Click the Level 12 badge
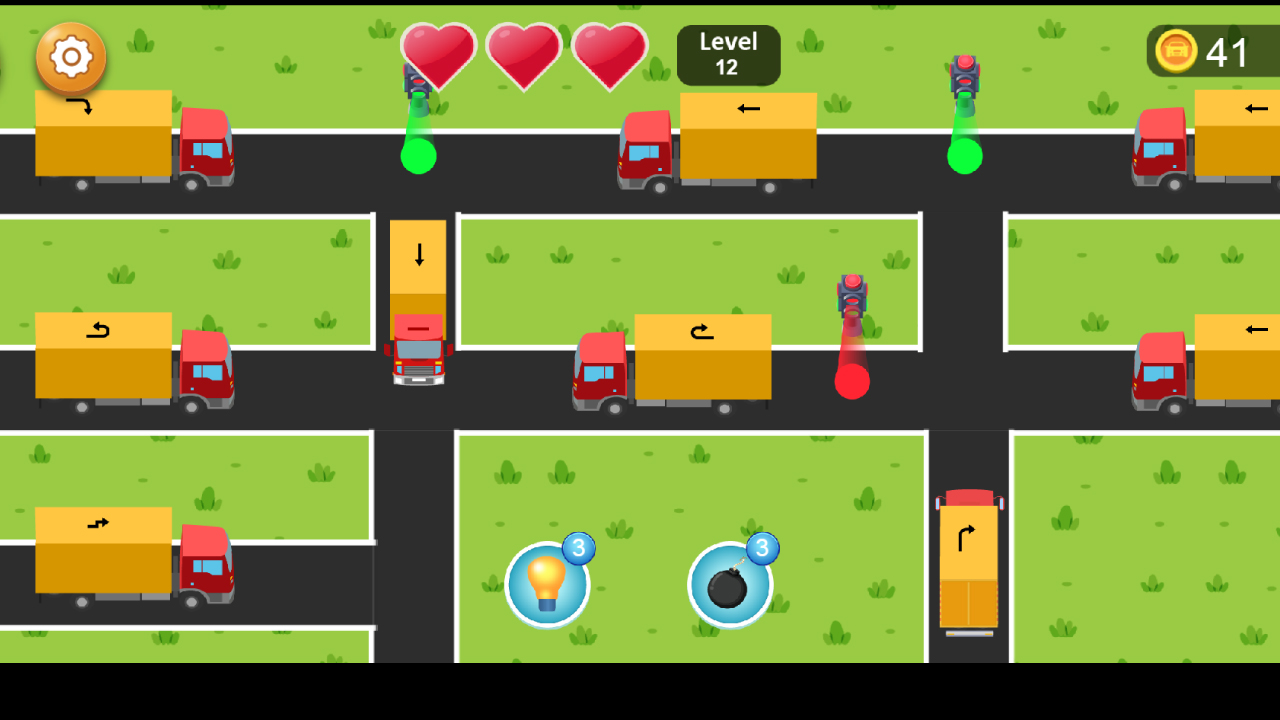 pos(728,55)
